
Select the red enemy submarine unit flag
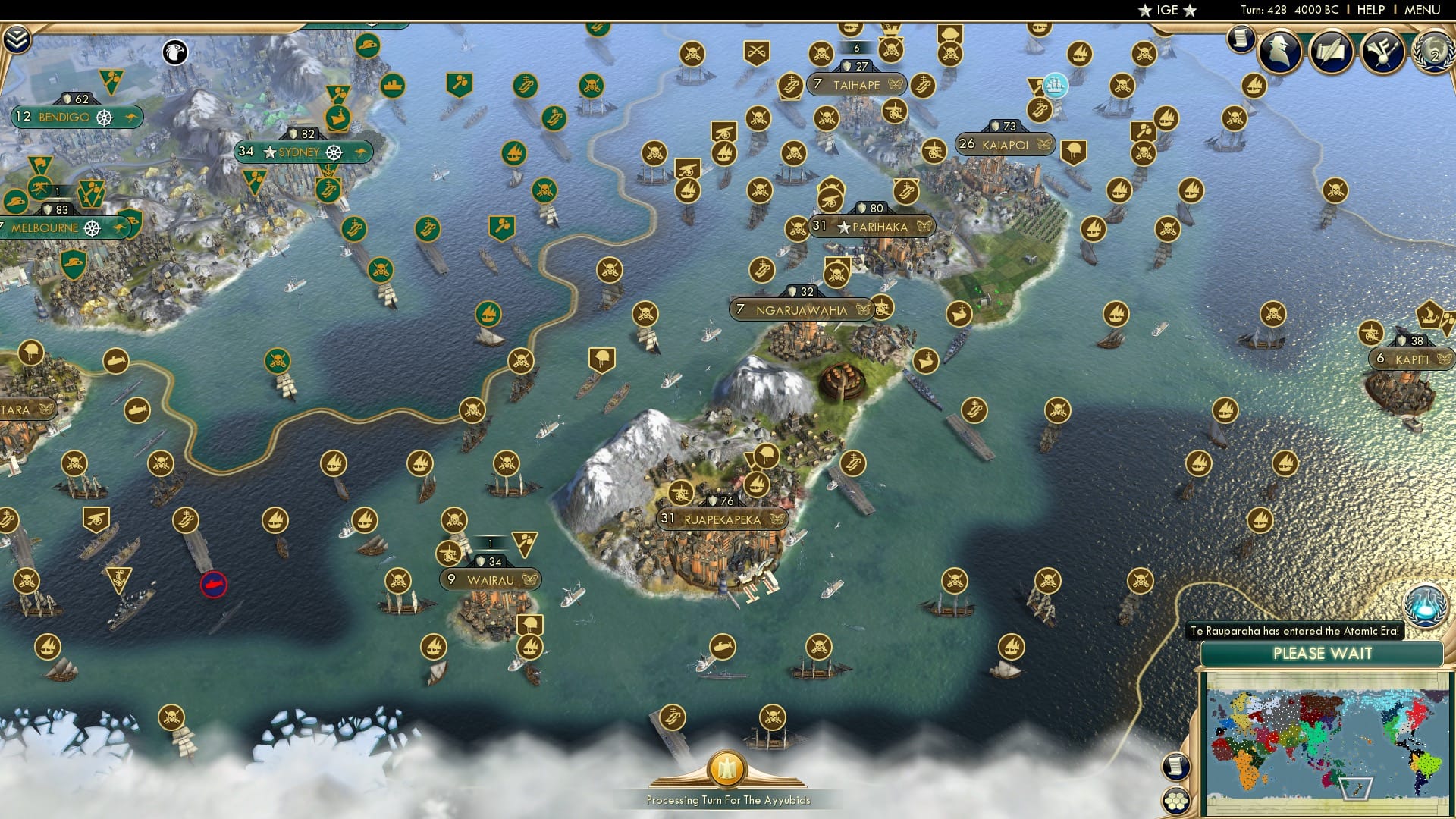point(215,584)
